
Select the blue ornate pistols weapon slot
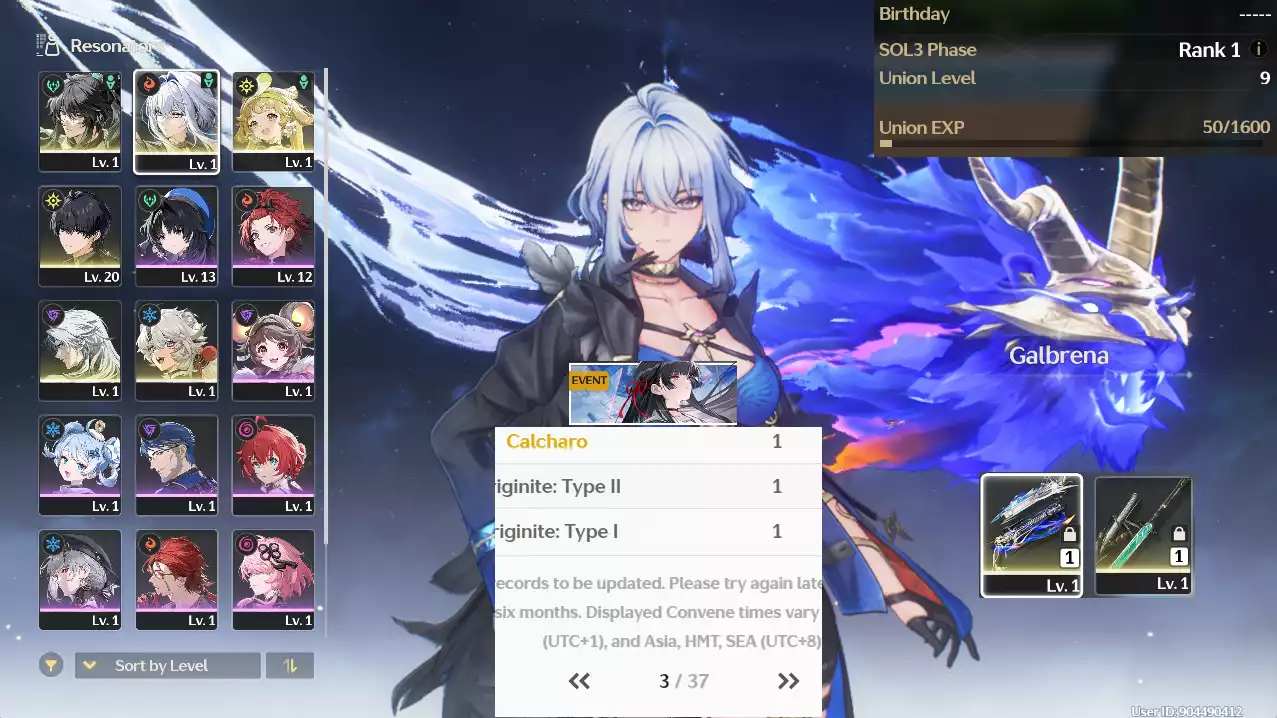1031,535
